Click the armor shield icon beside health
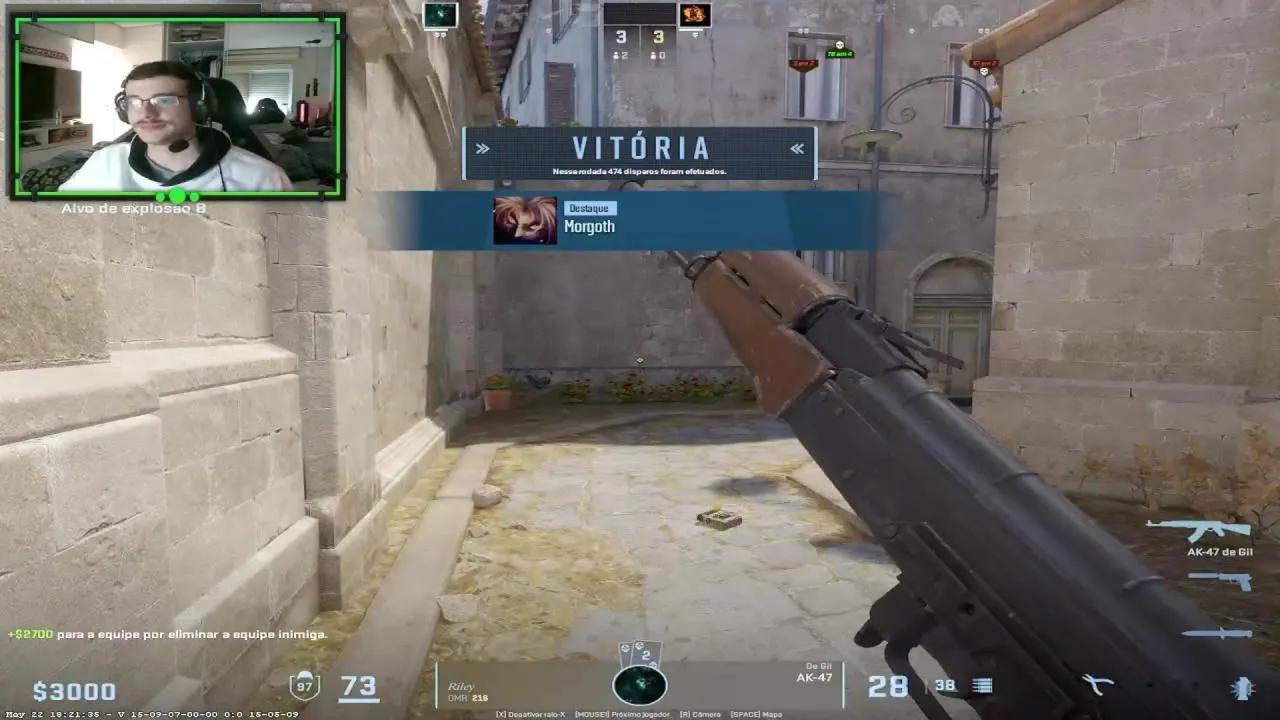The image size is (1280, 720). point(304,687)
